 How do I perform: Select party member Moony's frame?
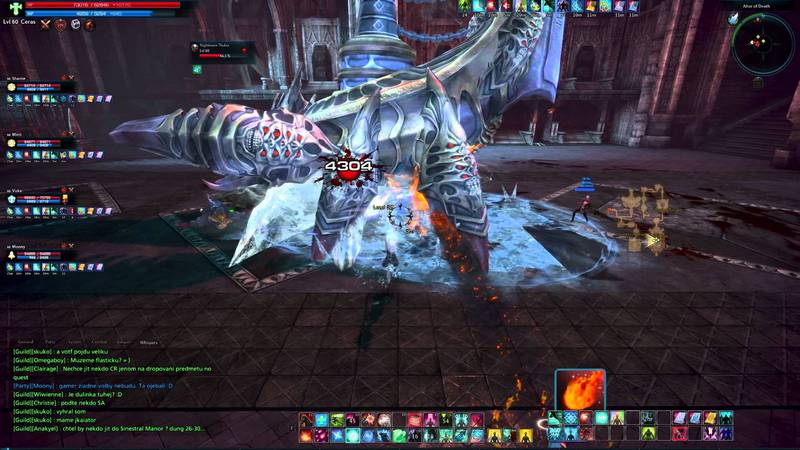40,252
